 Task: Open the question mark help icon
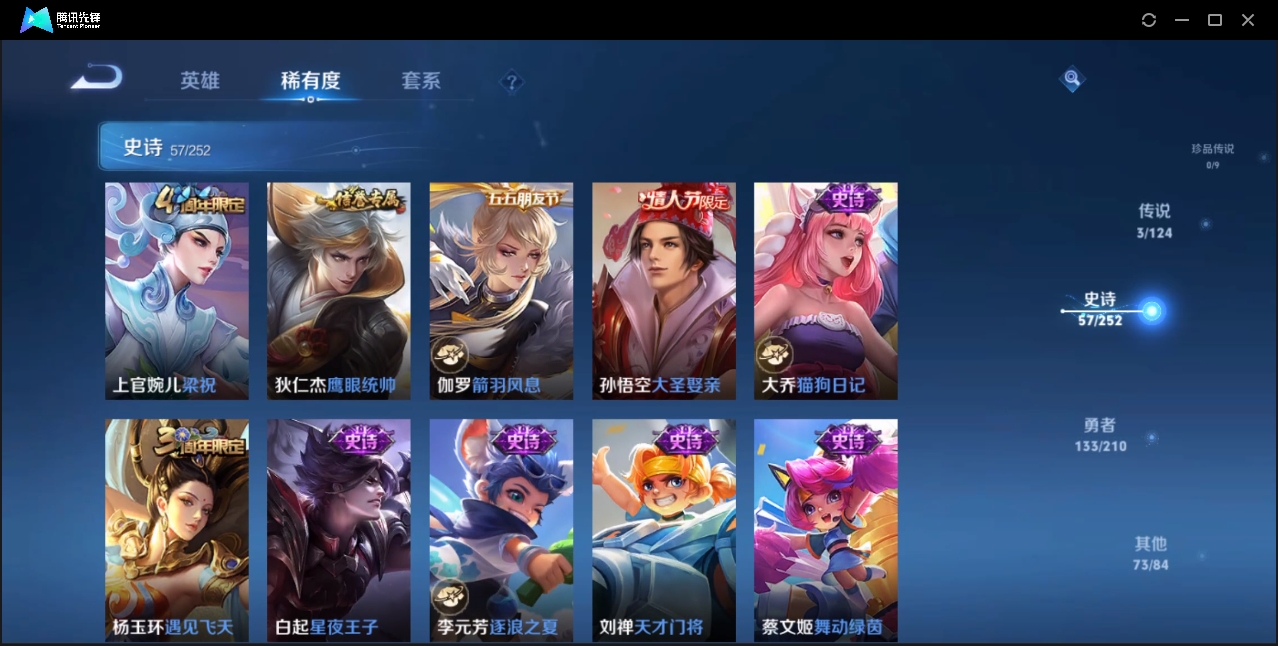coord(511,82)
